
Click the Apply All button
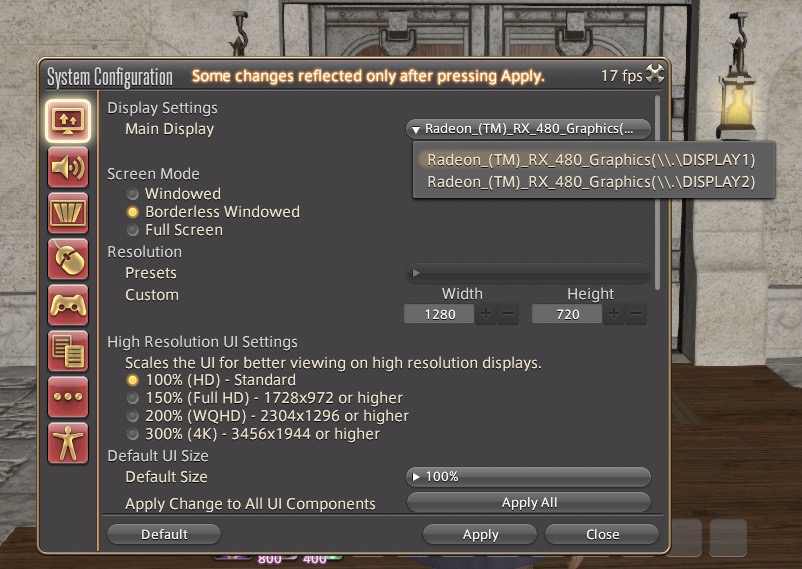coord(528,502)
